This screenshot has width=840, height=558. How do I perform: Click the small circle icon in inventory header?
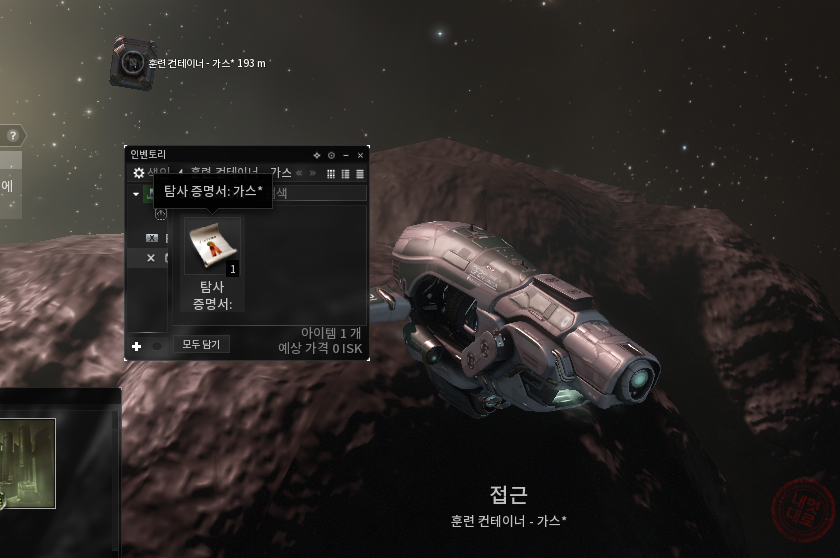tap(331, 155)
